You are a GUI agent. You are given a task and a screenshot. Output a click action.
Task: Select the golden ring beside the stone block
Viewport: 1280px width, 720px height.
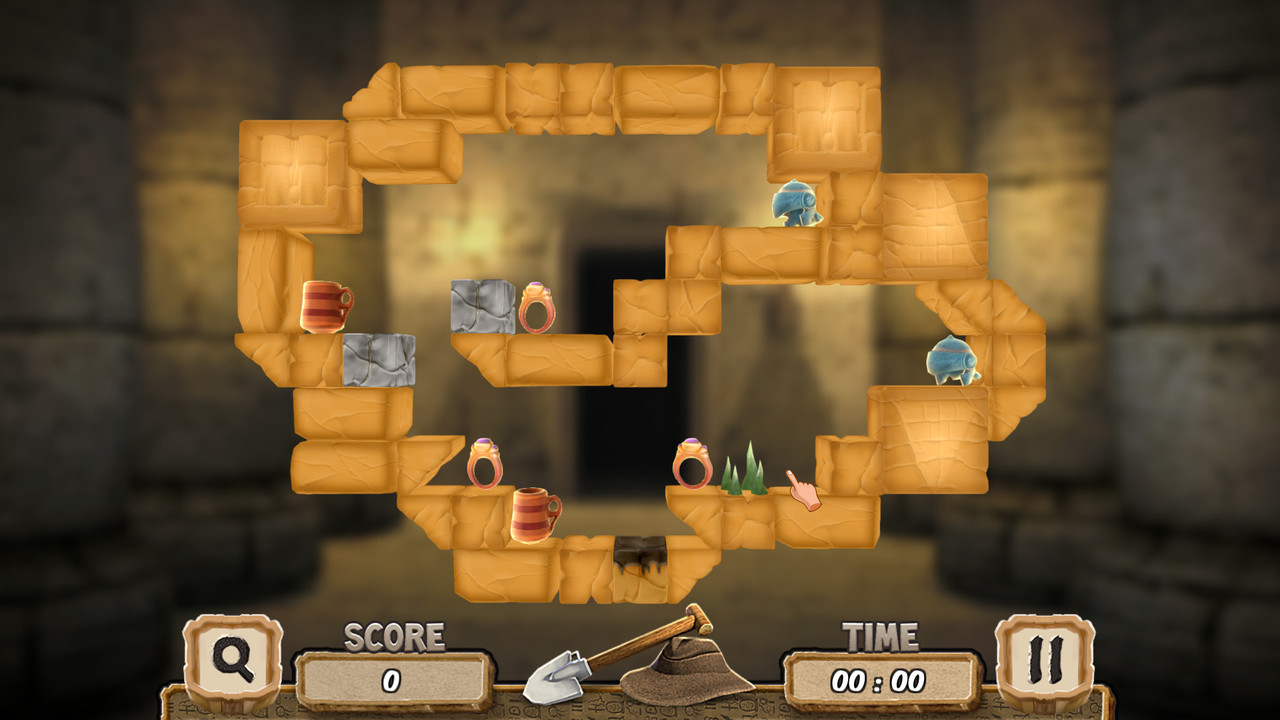(537, 308)
